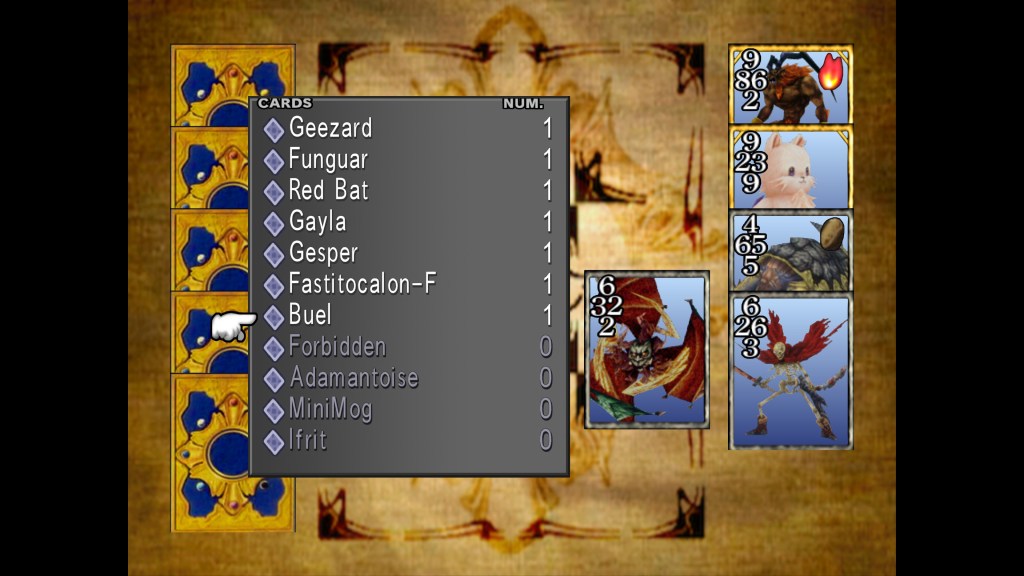Choose Funguar from the card list
Viewport: 1024px width, 576px height.
click(x=328, y=159)
